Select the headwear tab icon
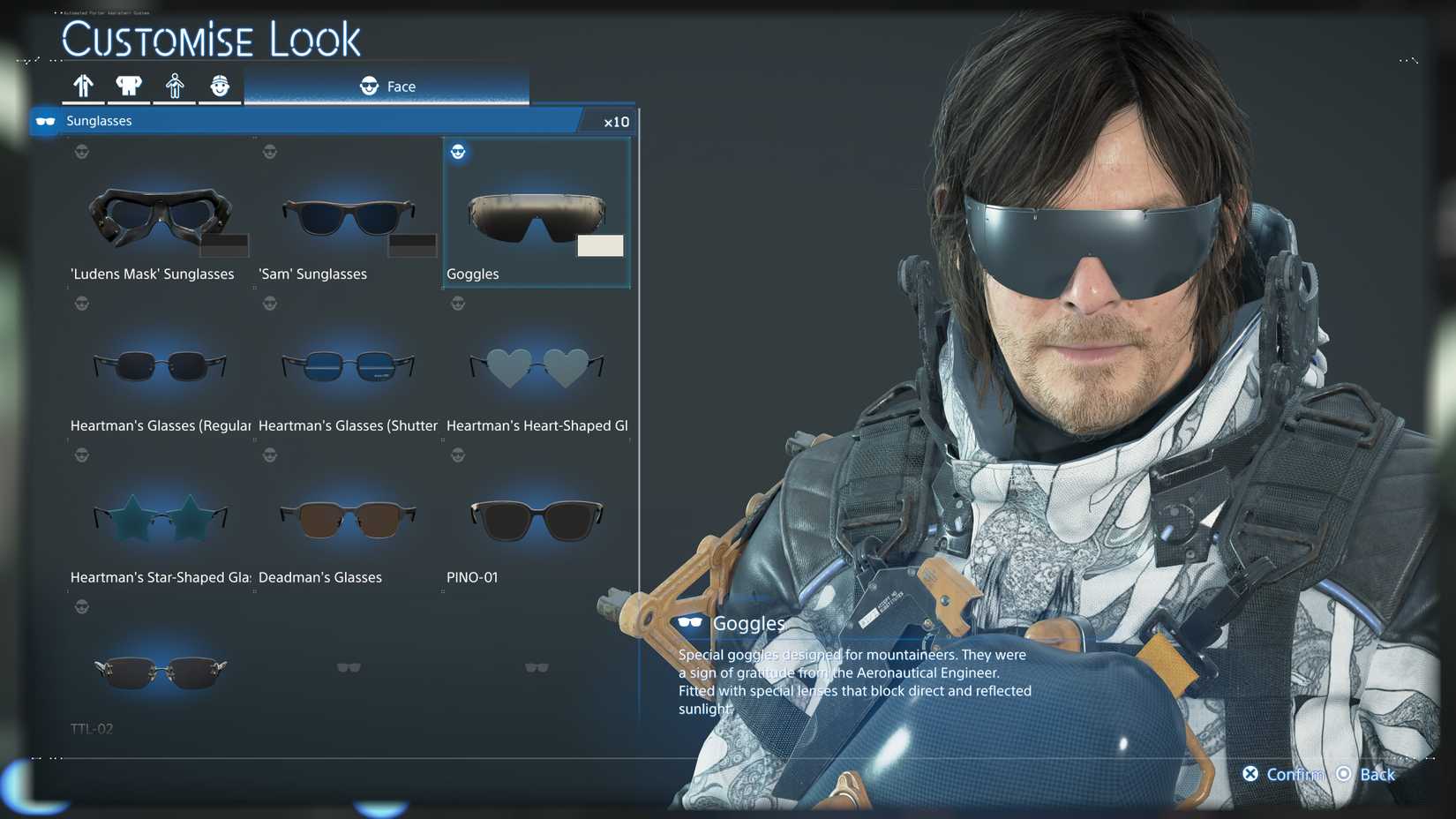Viewport: 1456px width, 819px height. click(221, 86)
